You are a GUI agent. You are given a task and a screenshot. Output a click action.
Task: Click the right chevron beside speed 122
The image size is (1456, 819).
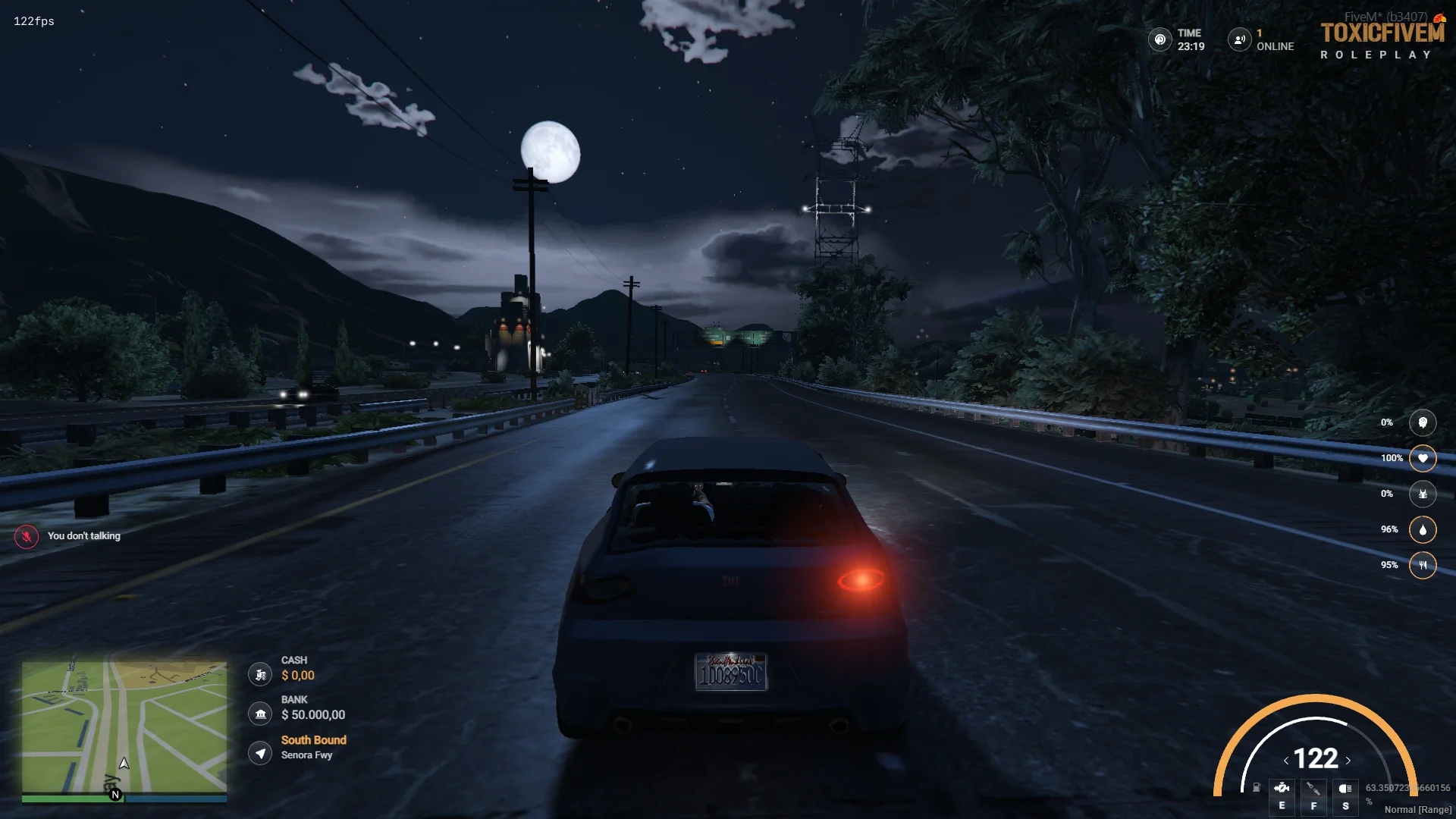click(x=1348, y=761)
